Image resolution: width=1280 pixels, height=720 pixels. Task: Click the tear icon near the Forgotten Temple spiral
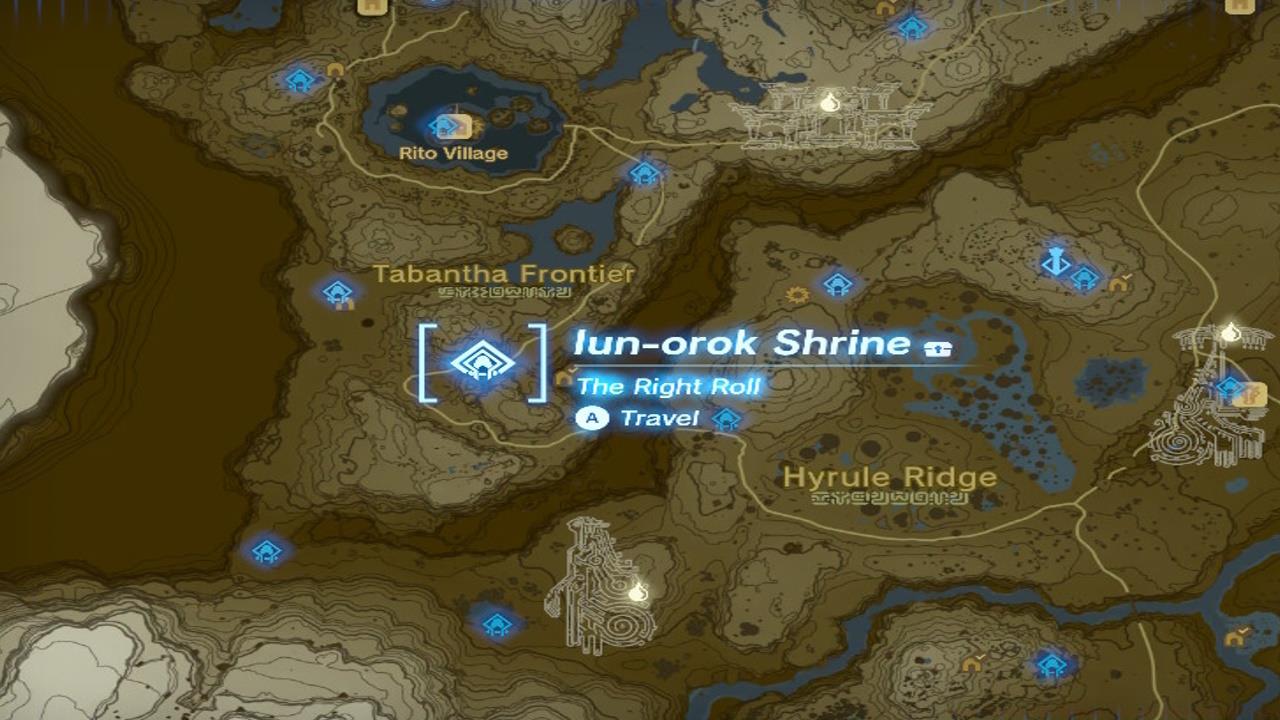click(x=637, y=594)
